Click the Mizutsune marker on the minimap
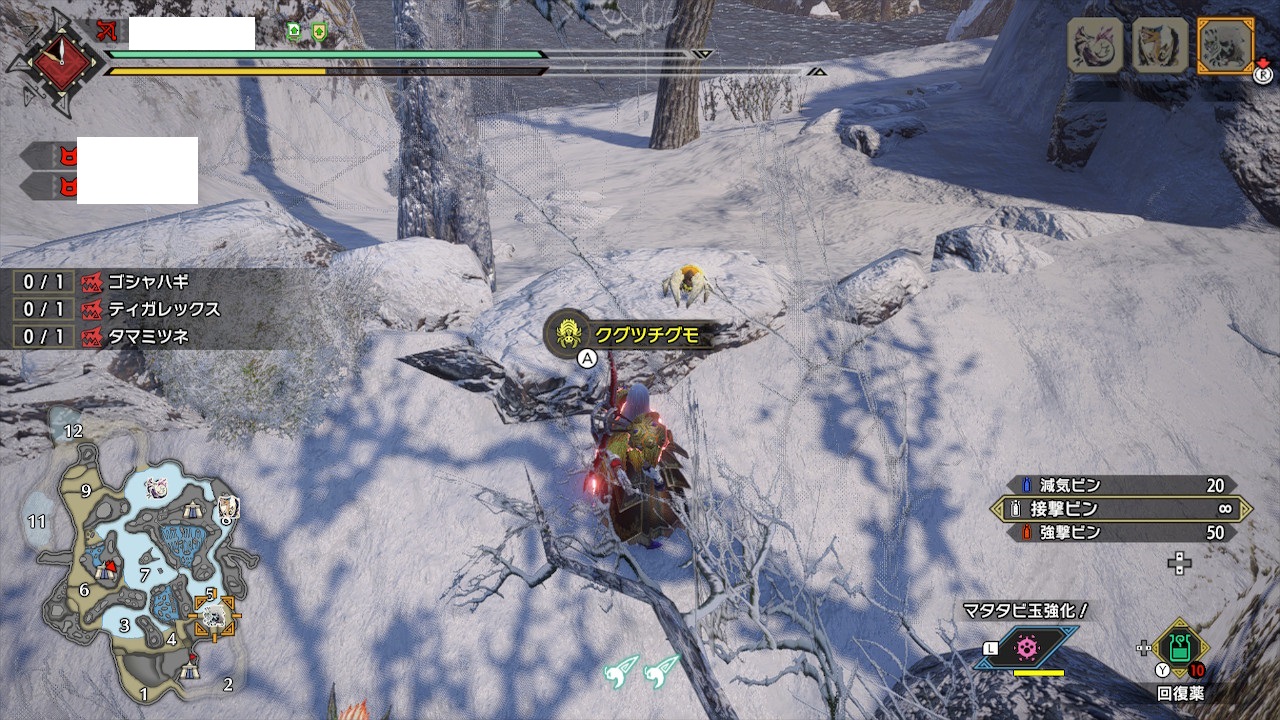Viewport: 1280px width, 720px height. [157, 488]
